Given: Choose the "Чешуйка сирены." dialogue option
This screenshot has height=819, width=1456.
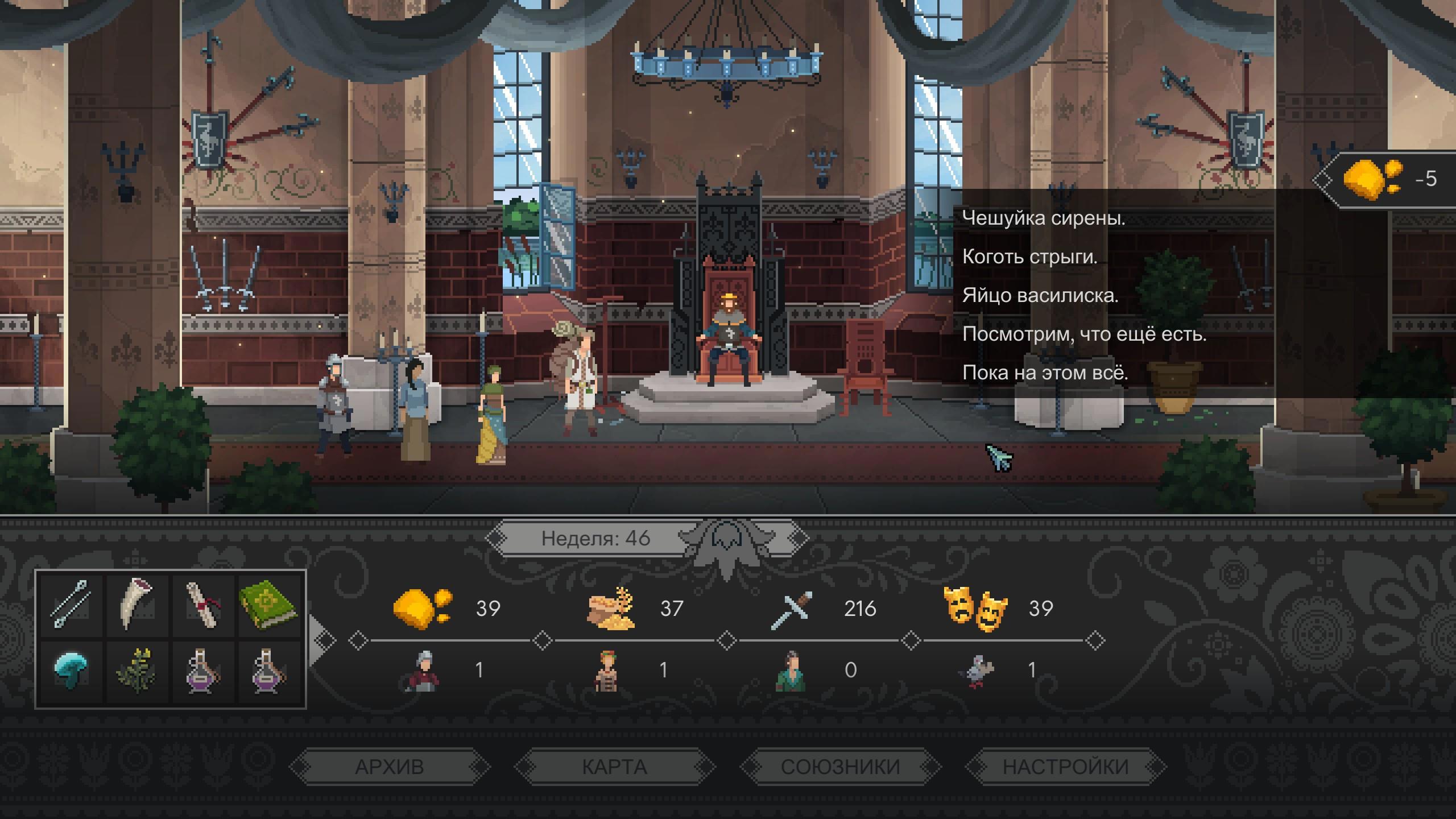Looking at the screenshot, I should (x=1044, y=218).
